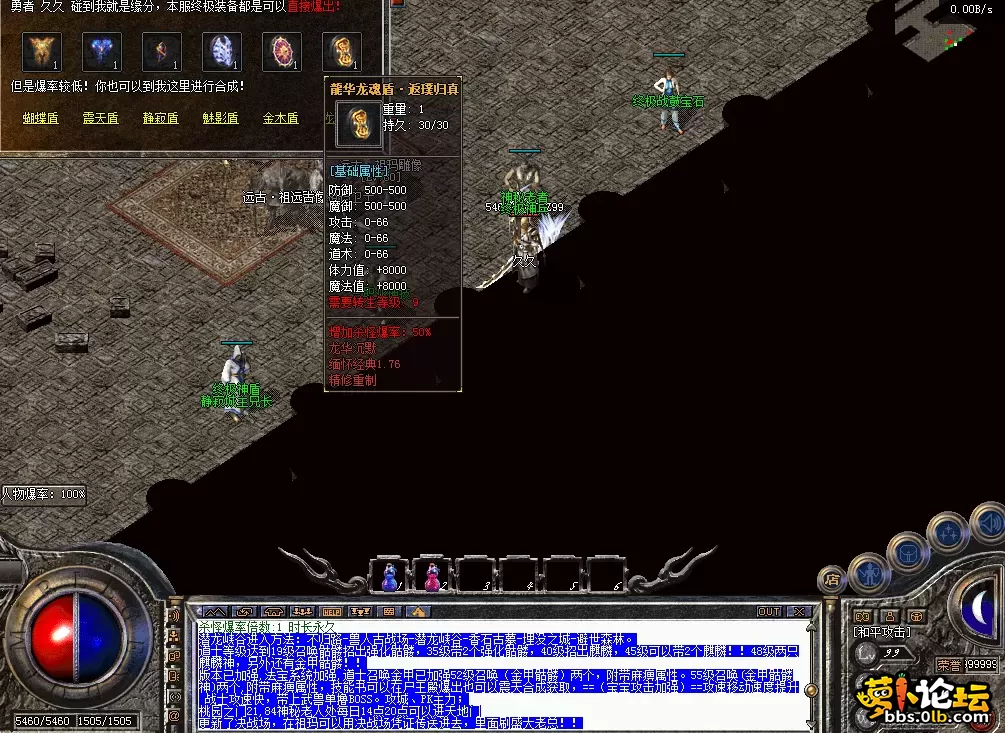The image size is (1005, 733).
Task: Use the blue potion in hotbar slot 1
Action: point(390,578)
